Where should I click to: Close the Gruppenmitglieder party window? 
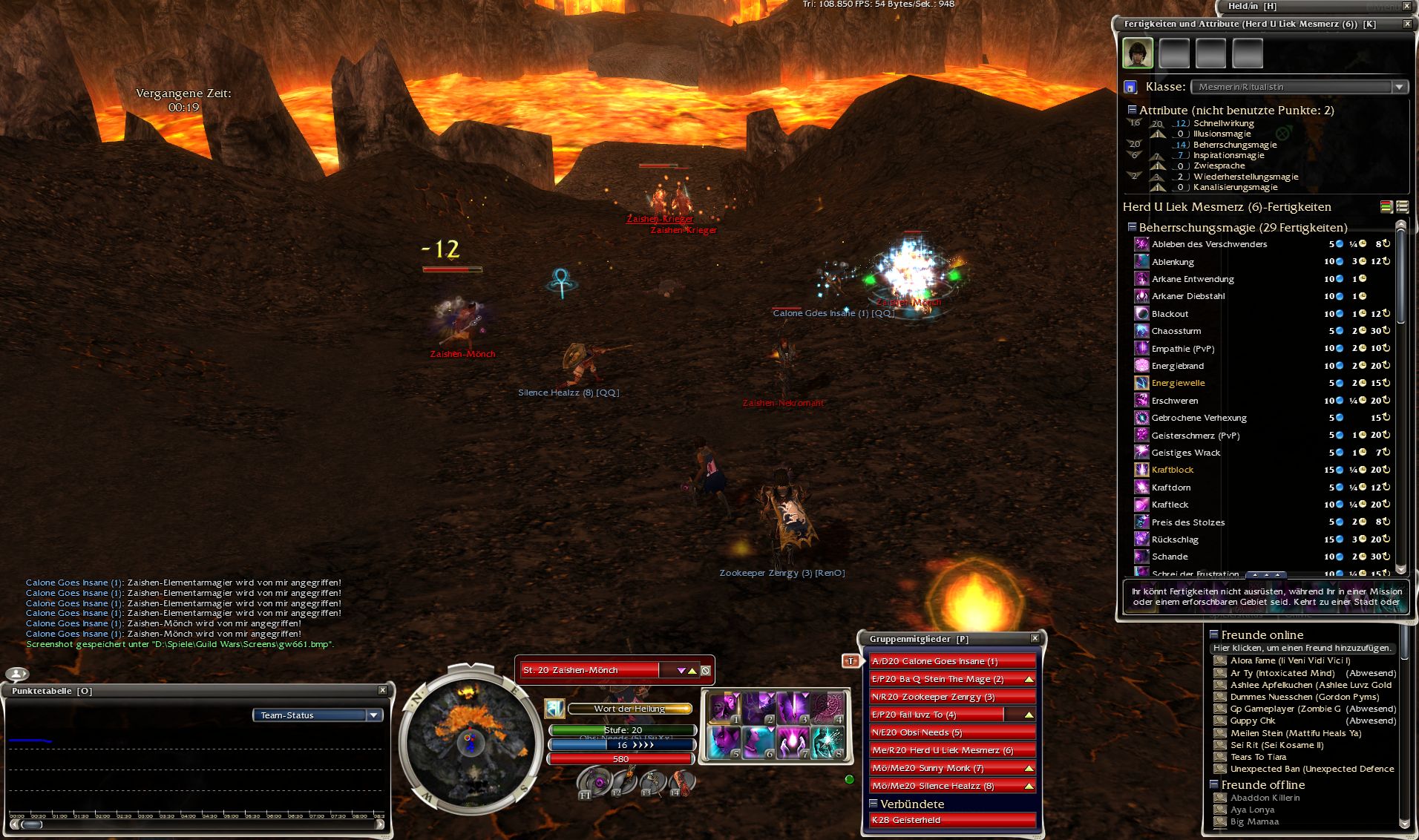(x=1035, y=638)
